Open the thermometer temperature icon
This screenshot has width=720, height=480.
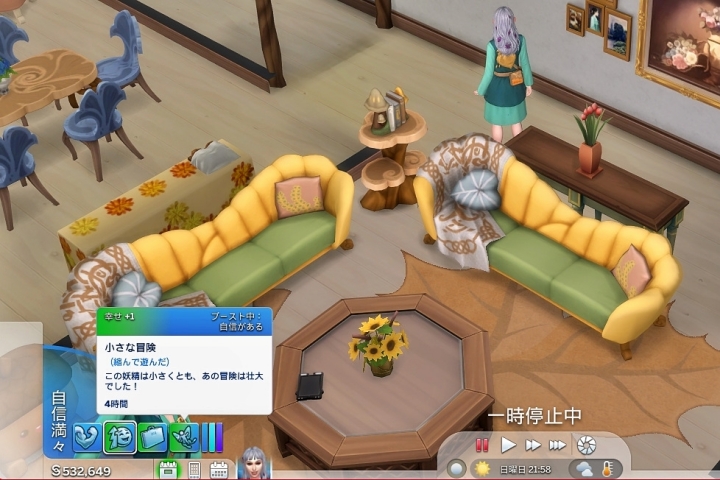pos(606,468)
